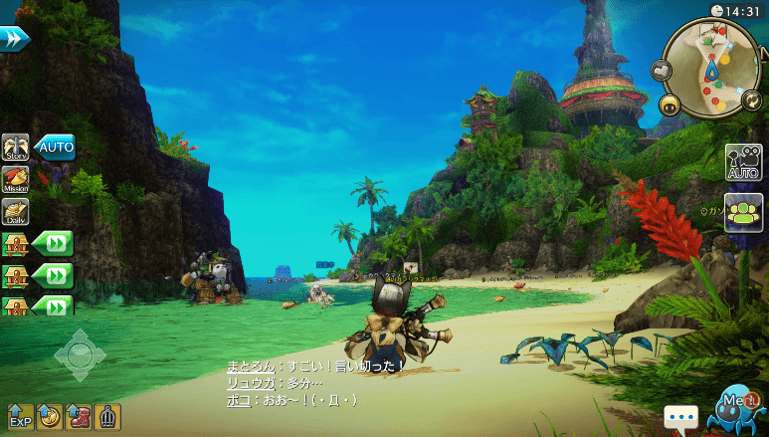Open the Daily quests panel
769x437 pixels.
[15, 211]
